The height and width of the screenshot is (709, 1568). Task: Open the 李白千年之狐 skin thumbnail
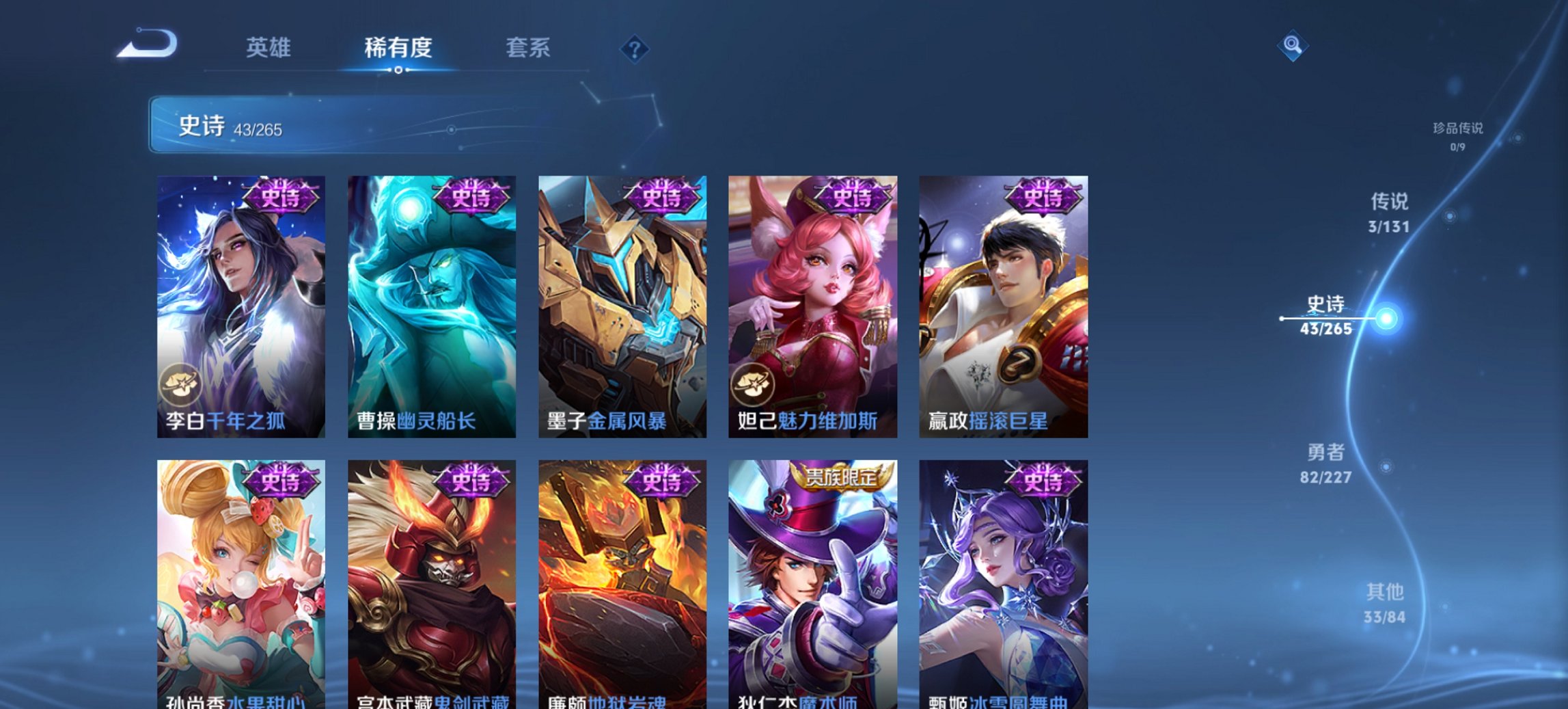pyautogui.click(x=241, y=304)
